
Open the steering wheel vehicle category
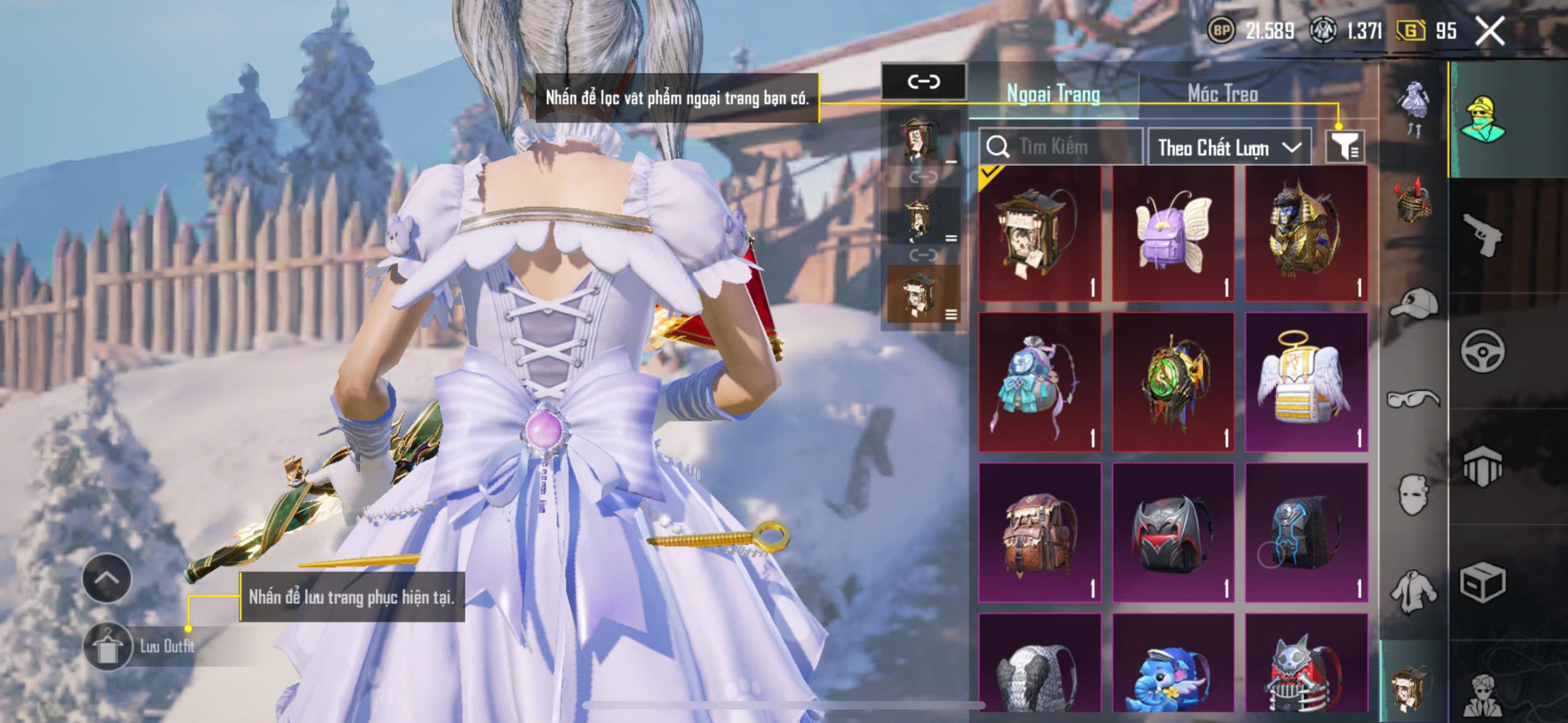[x=1482, y=351]
